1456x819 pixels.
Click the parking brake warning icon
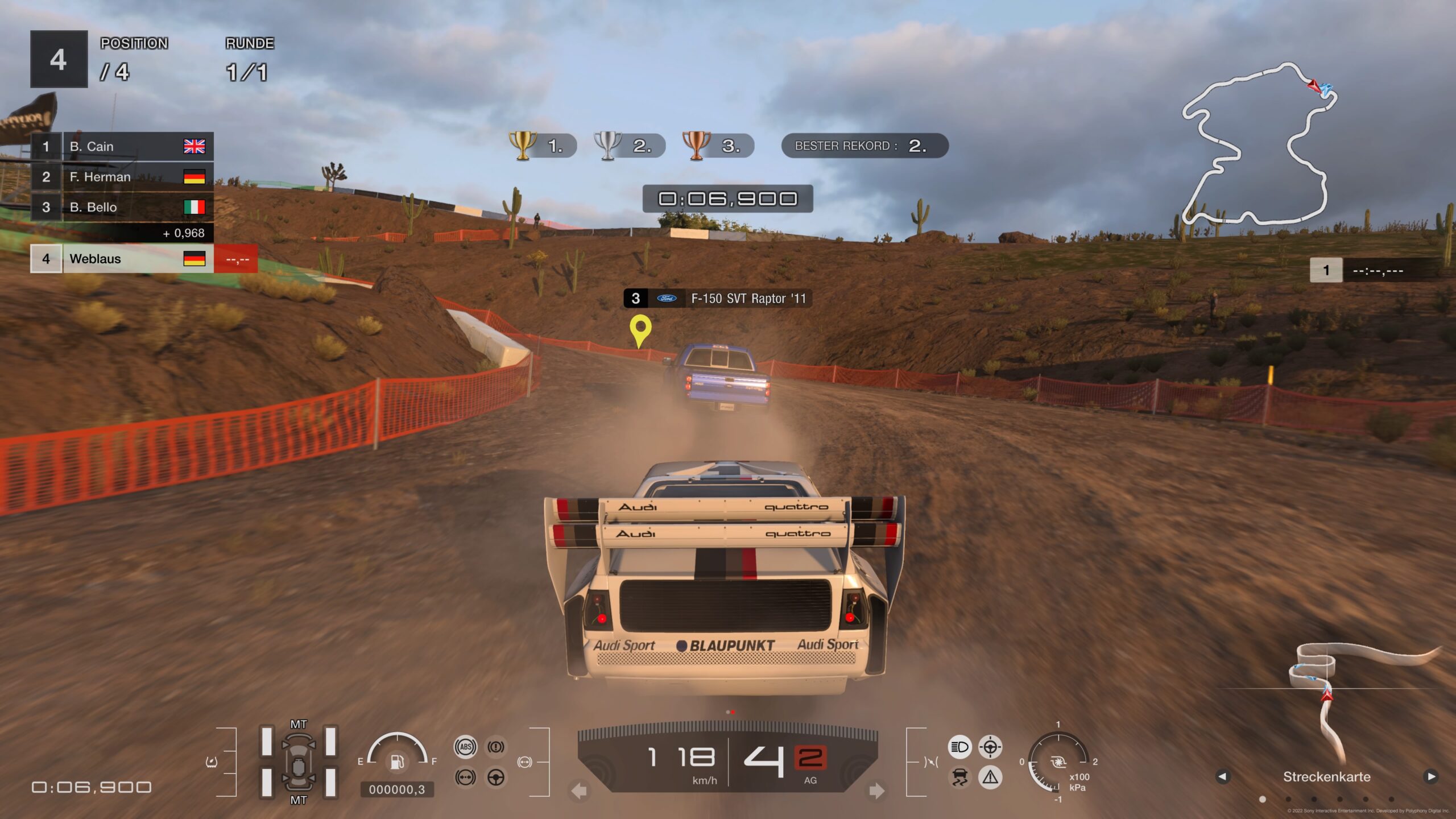pos(496,747)
